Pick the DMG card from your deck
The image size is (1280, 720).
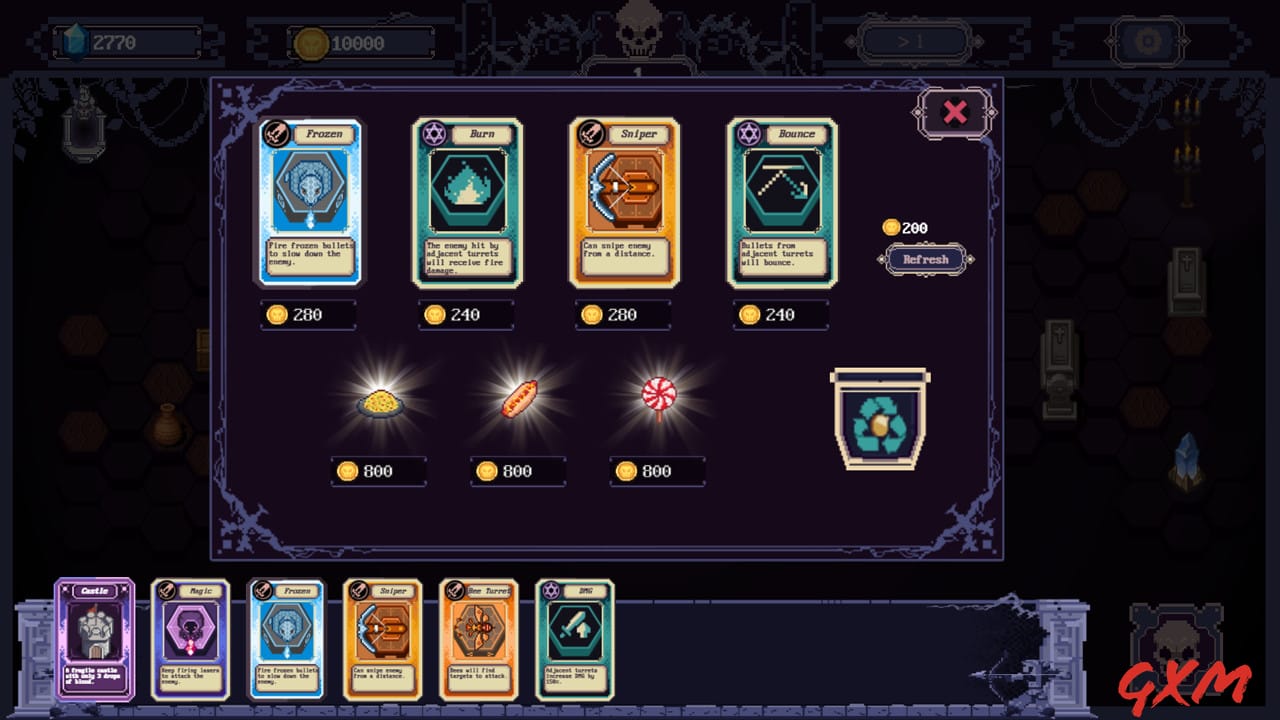tap(572, 640)
